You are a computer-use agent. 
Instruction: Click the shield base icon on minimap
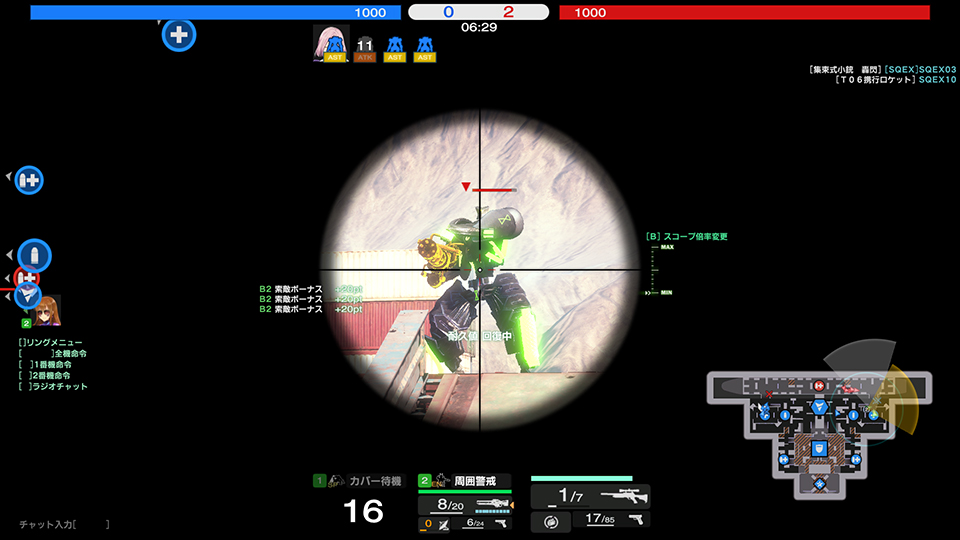click(818, 448)
